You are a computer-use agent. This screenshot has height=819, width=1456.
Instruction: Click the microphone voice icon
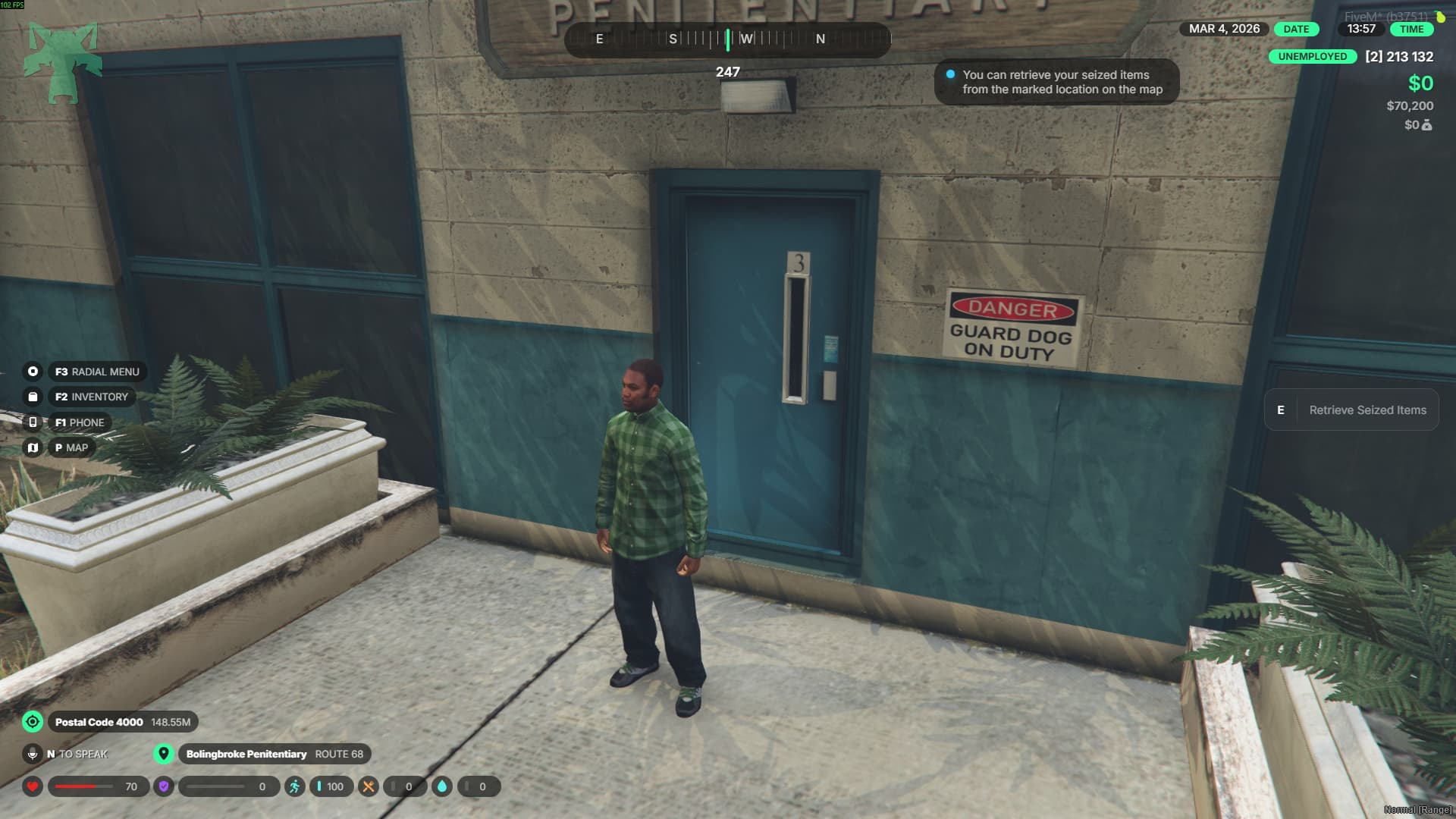pyautogui.click(x=33, y=754)
